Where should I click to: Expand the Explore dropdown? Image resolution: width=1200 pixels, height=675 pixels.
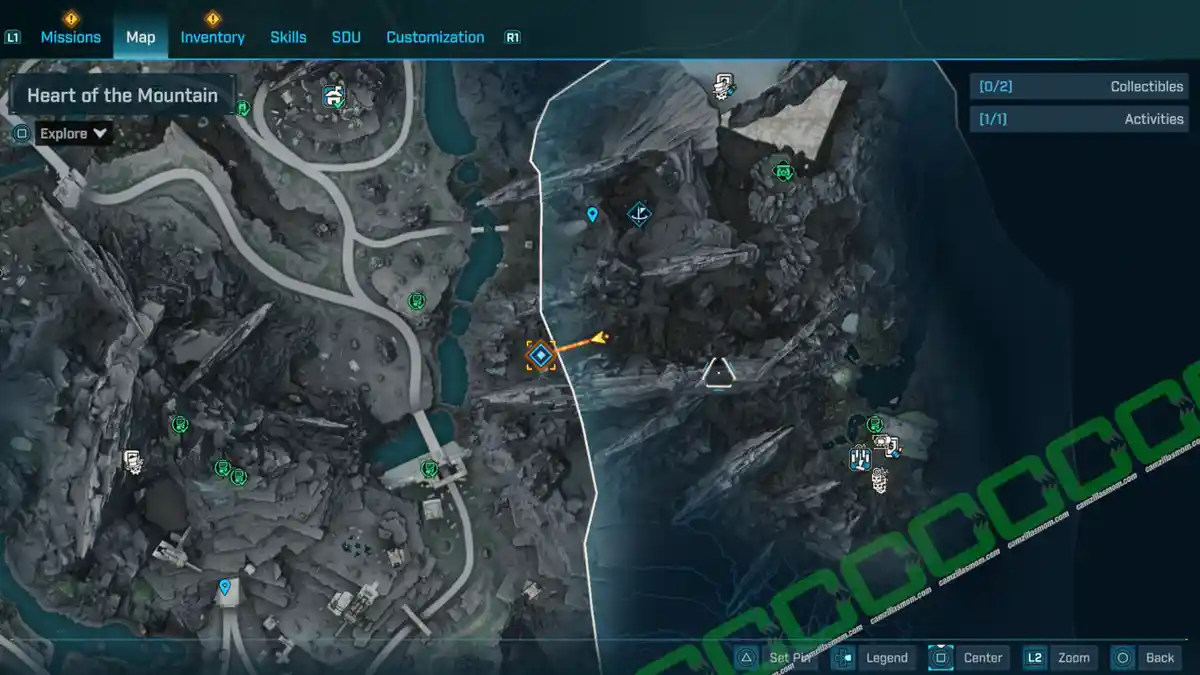(x=74, y=133)
